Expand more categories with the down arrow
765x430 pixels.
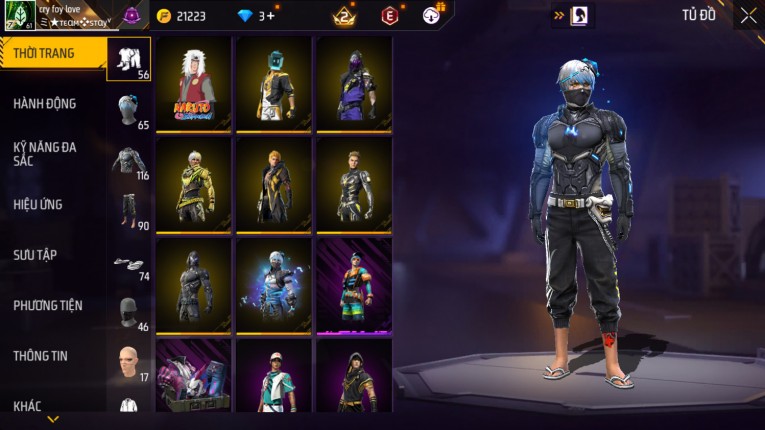click(53, 419)
